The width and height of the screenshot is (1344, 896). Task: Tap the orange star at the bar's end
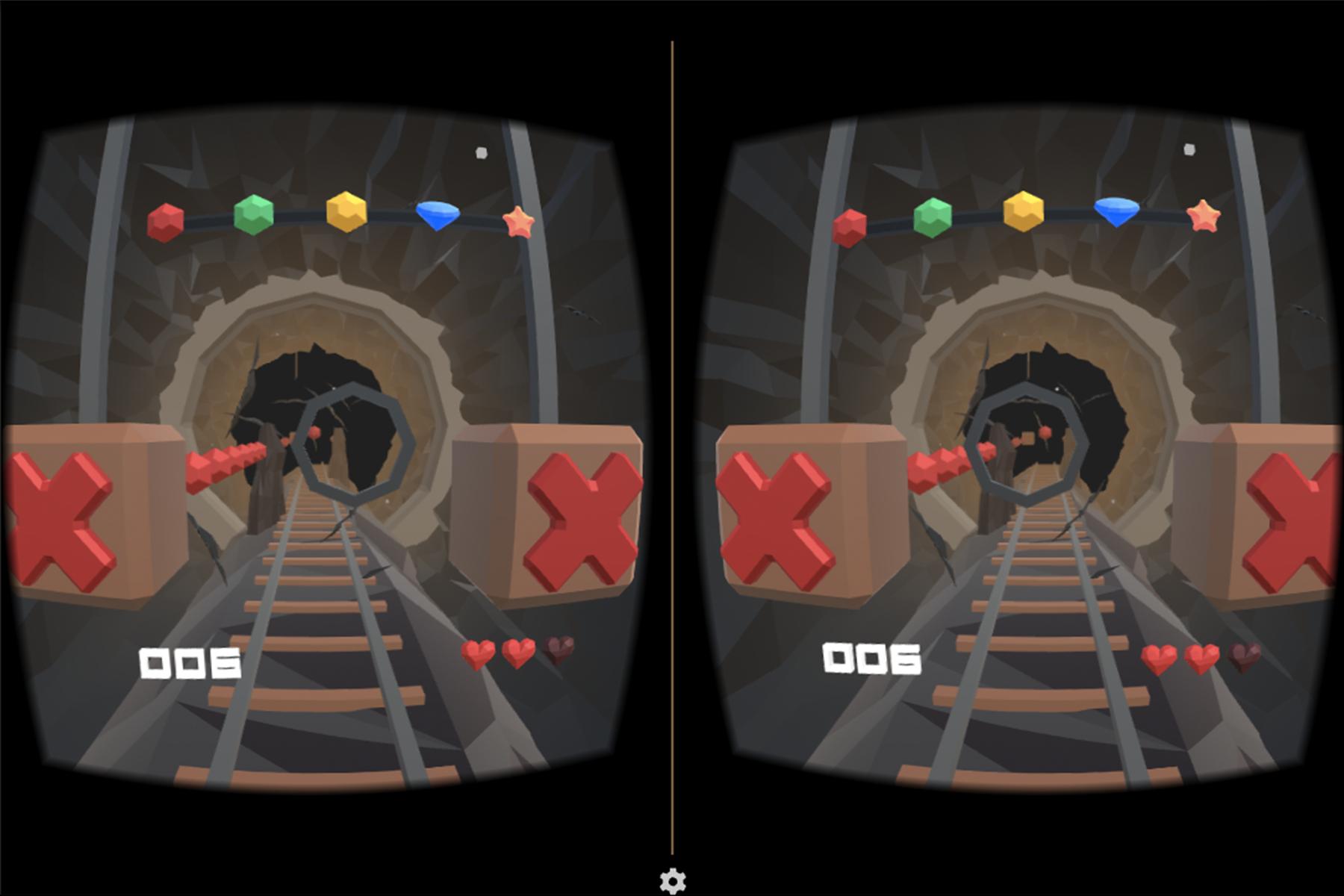click(519, 220)
